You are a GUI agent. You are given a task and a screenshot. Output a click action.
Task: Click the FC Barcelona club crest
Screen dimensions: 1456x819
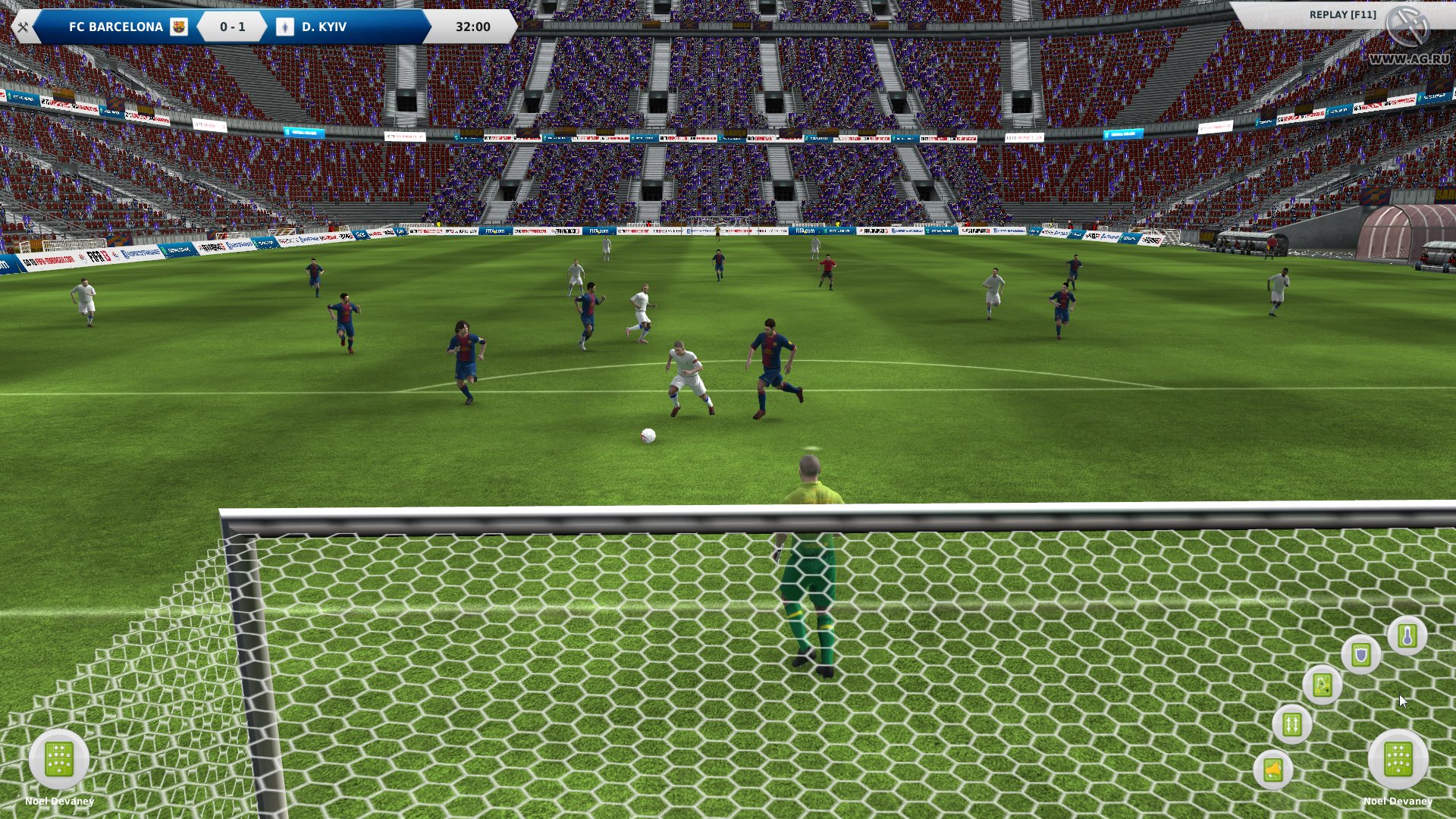click(x=179, y=27)
